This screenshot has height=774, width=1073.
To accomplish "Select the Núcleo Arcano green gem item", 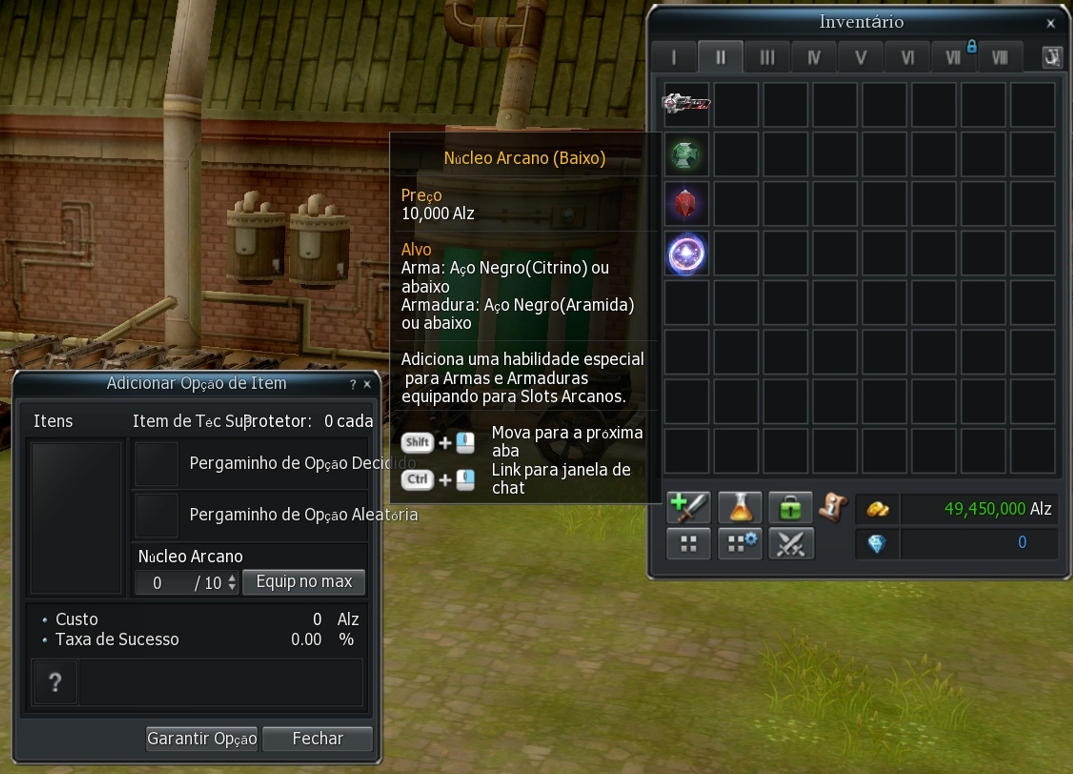I will tap(687, 155).
